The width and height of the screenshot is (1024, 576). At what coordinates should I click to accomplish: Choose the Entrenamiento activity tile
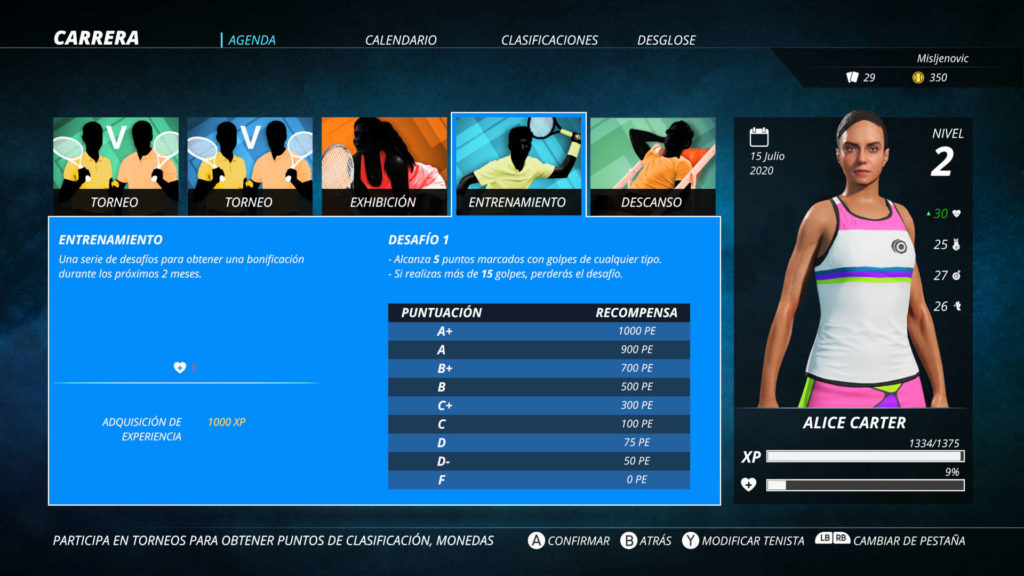(518, 165)
